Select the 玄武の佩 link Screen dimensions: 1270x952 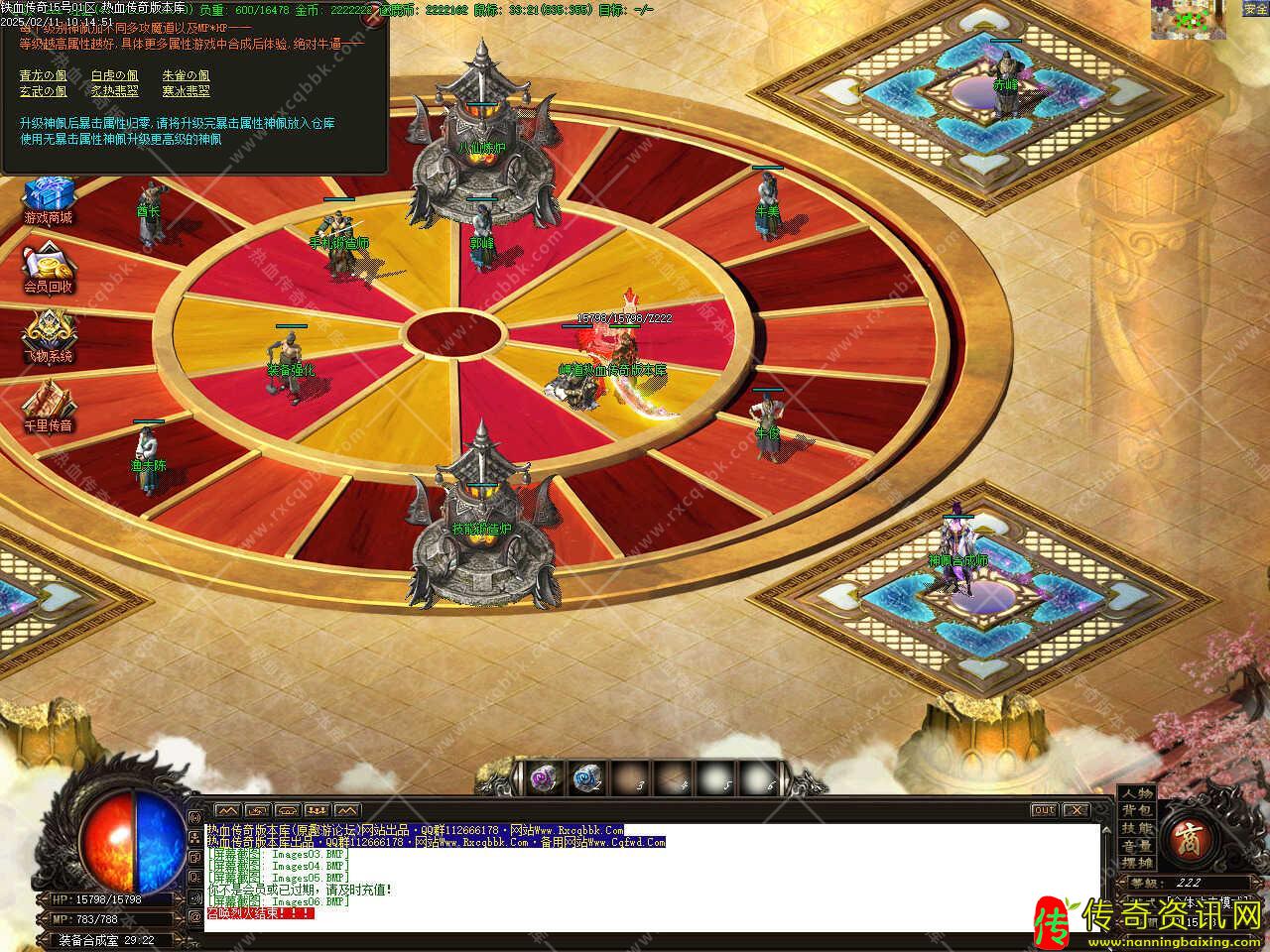point(43,91)
